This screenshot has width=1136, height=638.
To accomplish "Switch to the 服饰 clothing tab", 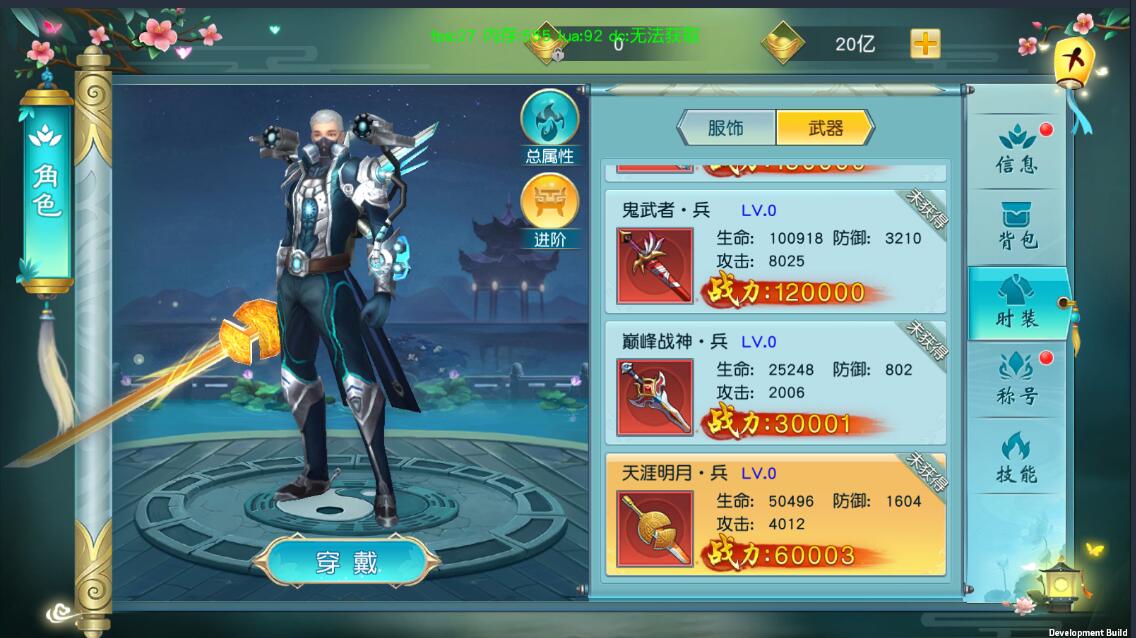I will (727, 128).
